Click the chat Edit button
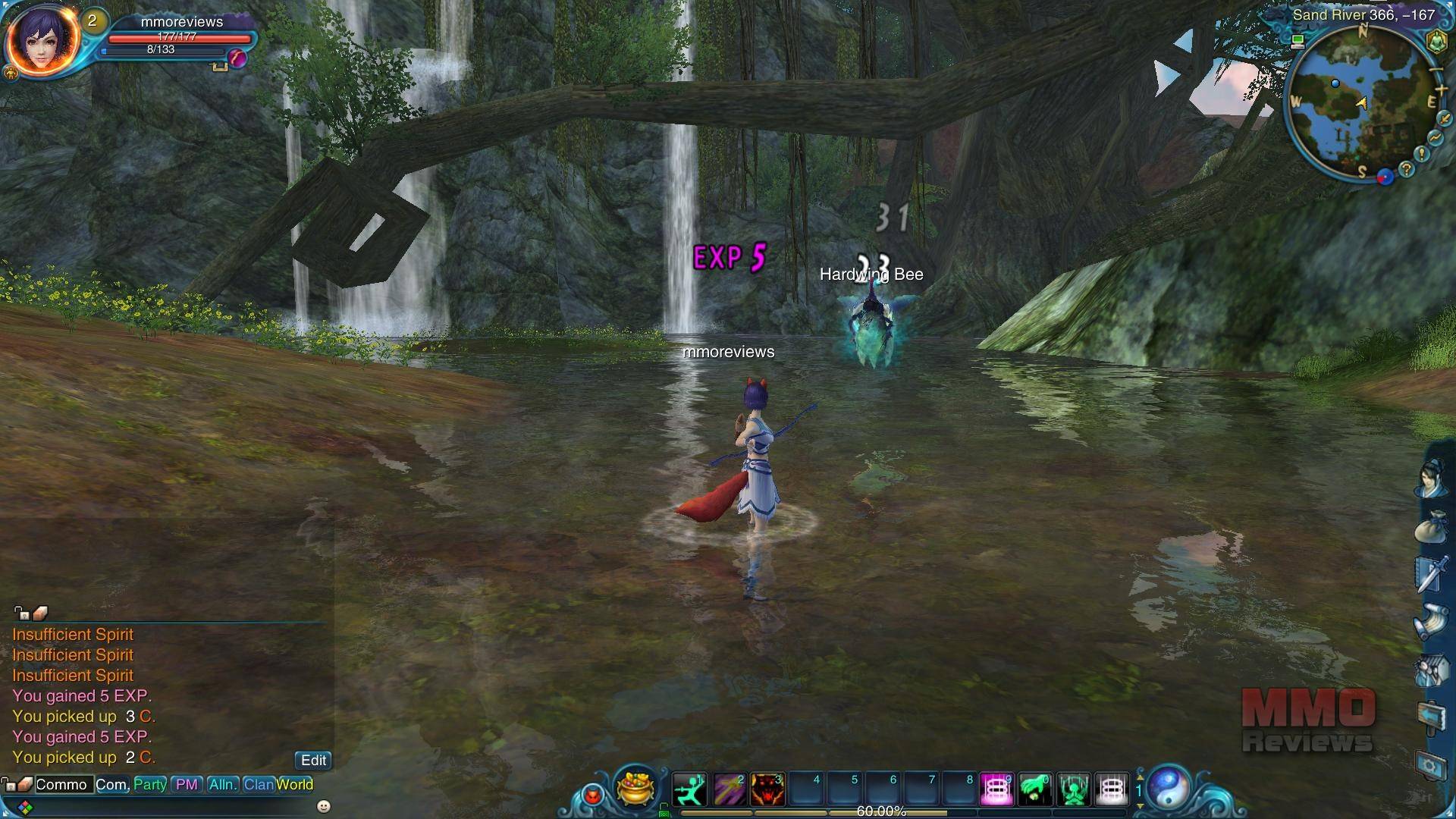The width and height of the screenshot is (1456, 819). (313, 761)
